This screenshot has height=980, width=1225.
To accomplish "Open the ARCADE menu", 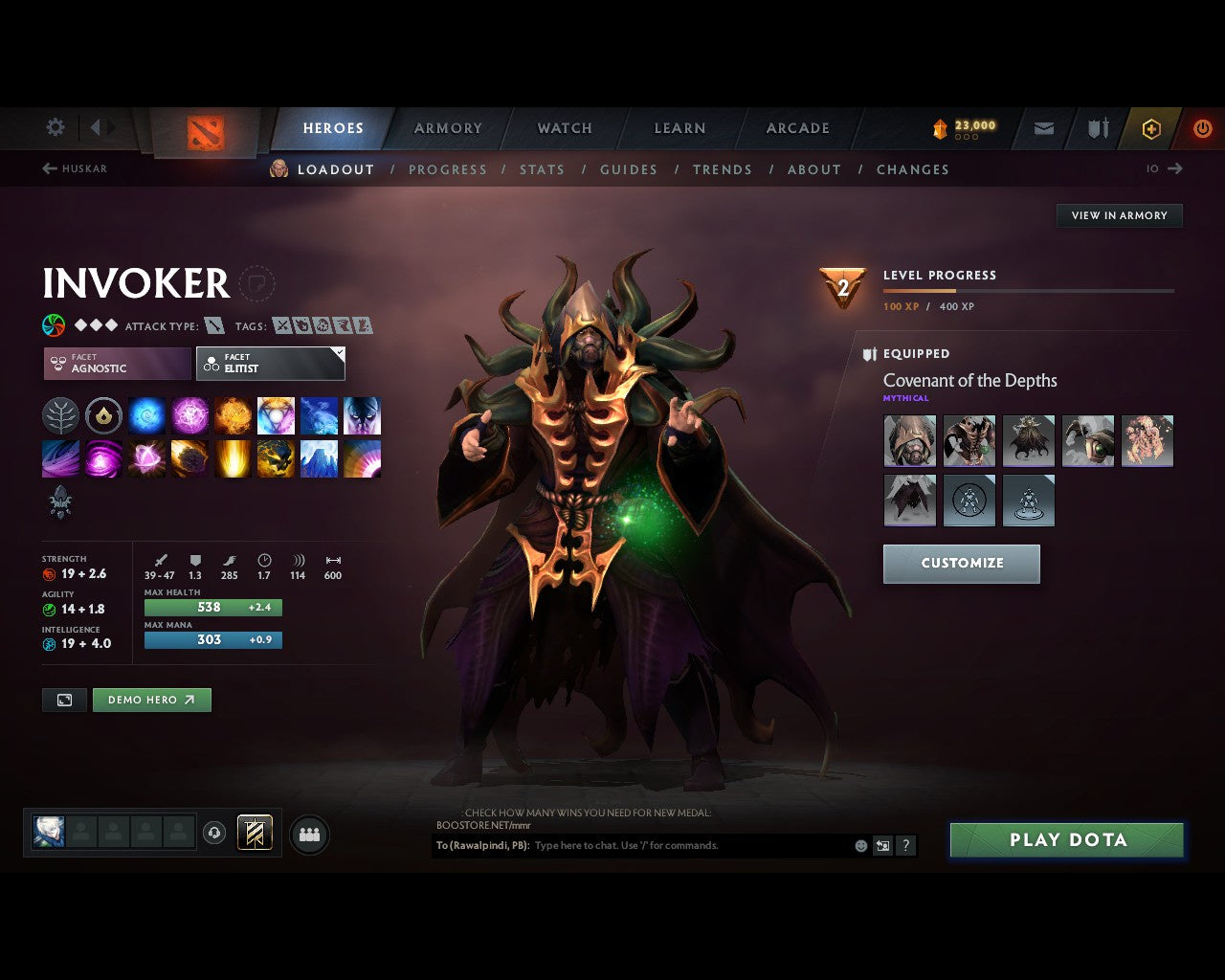I will pos(797,128).
